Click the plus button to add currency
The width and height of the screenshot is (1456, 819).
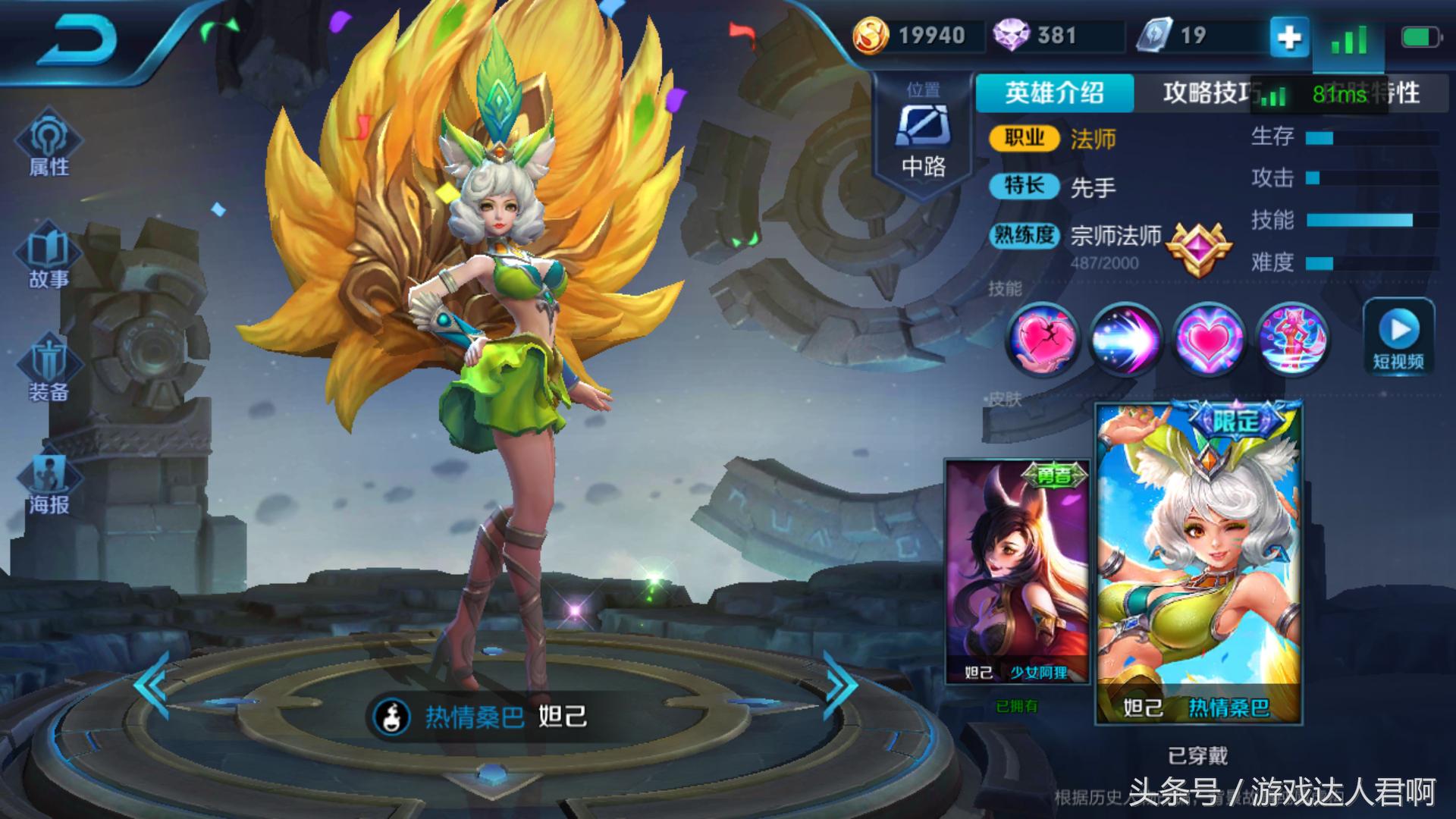click(1289, 36)
